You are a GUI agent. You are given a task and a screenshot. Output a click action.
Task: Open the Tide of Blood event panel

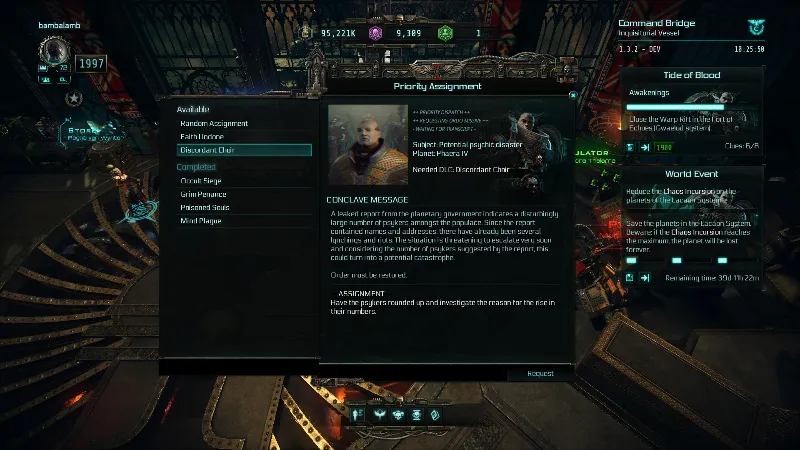(x=691, y=75)
